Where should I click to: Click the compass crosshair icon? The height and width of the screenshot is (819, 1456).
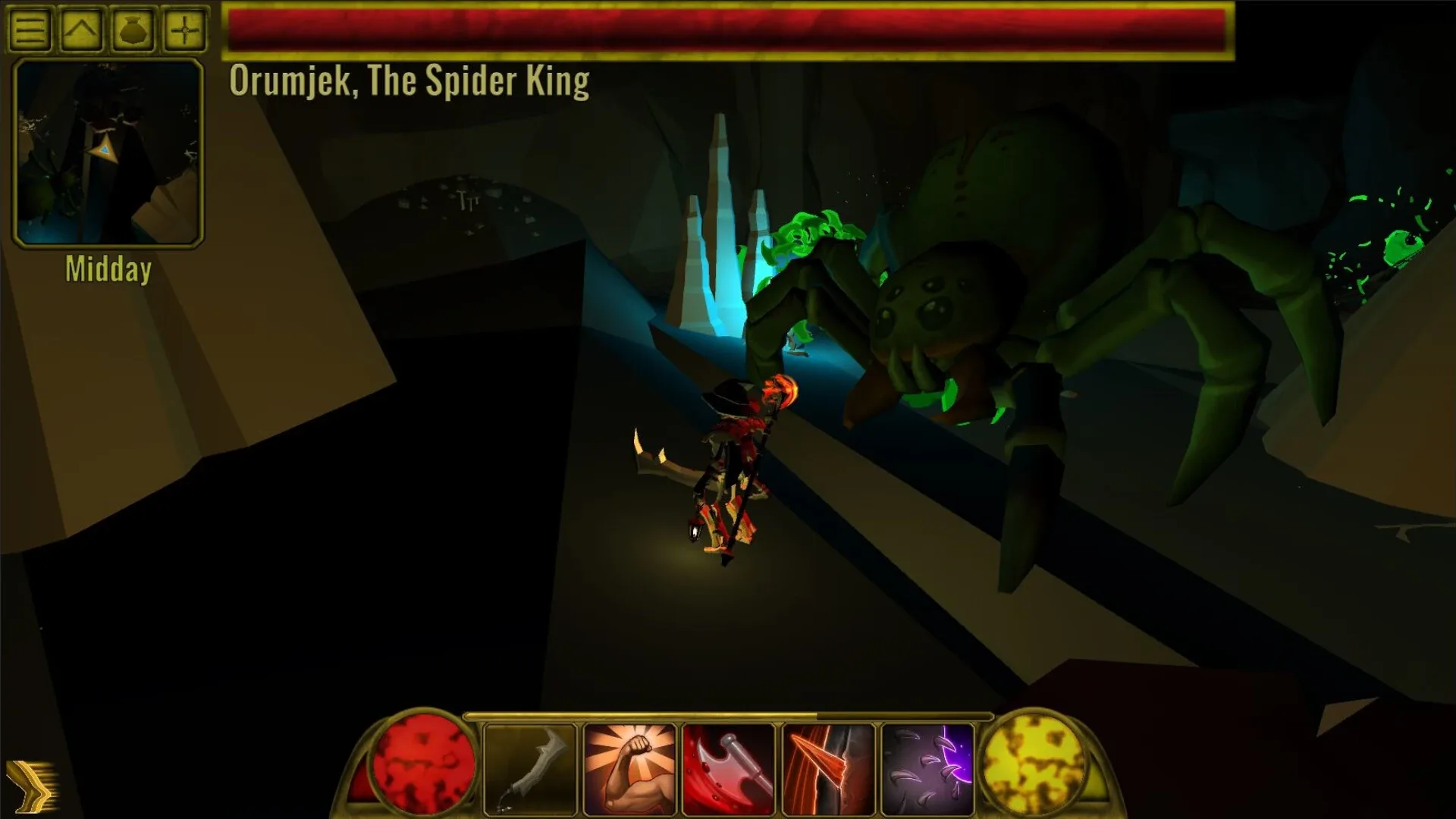click(186, 30)
